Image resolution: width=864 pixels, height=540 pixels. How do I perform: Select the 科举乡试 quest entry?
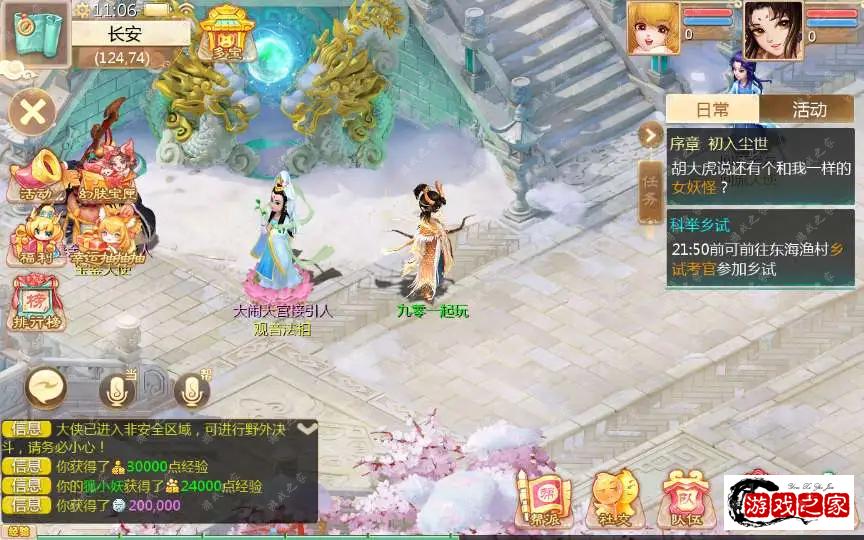coord(760,248)
